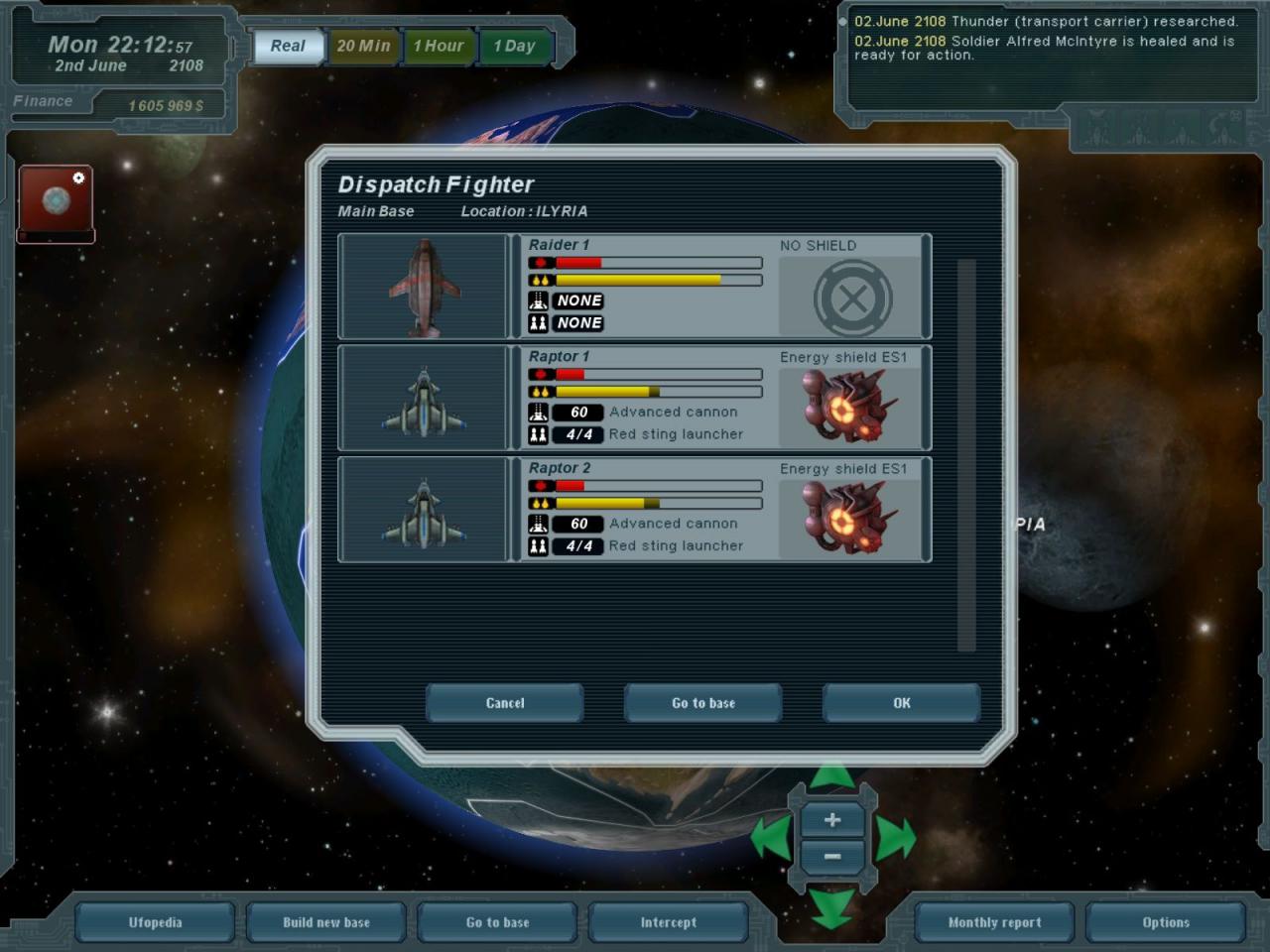The width and height of the screenshot is (1270, 952).
Task: Open the Intercept menu
Action: coord(669,922)
